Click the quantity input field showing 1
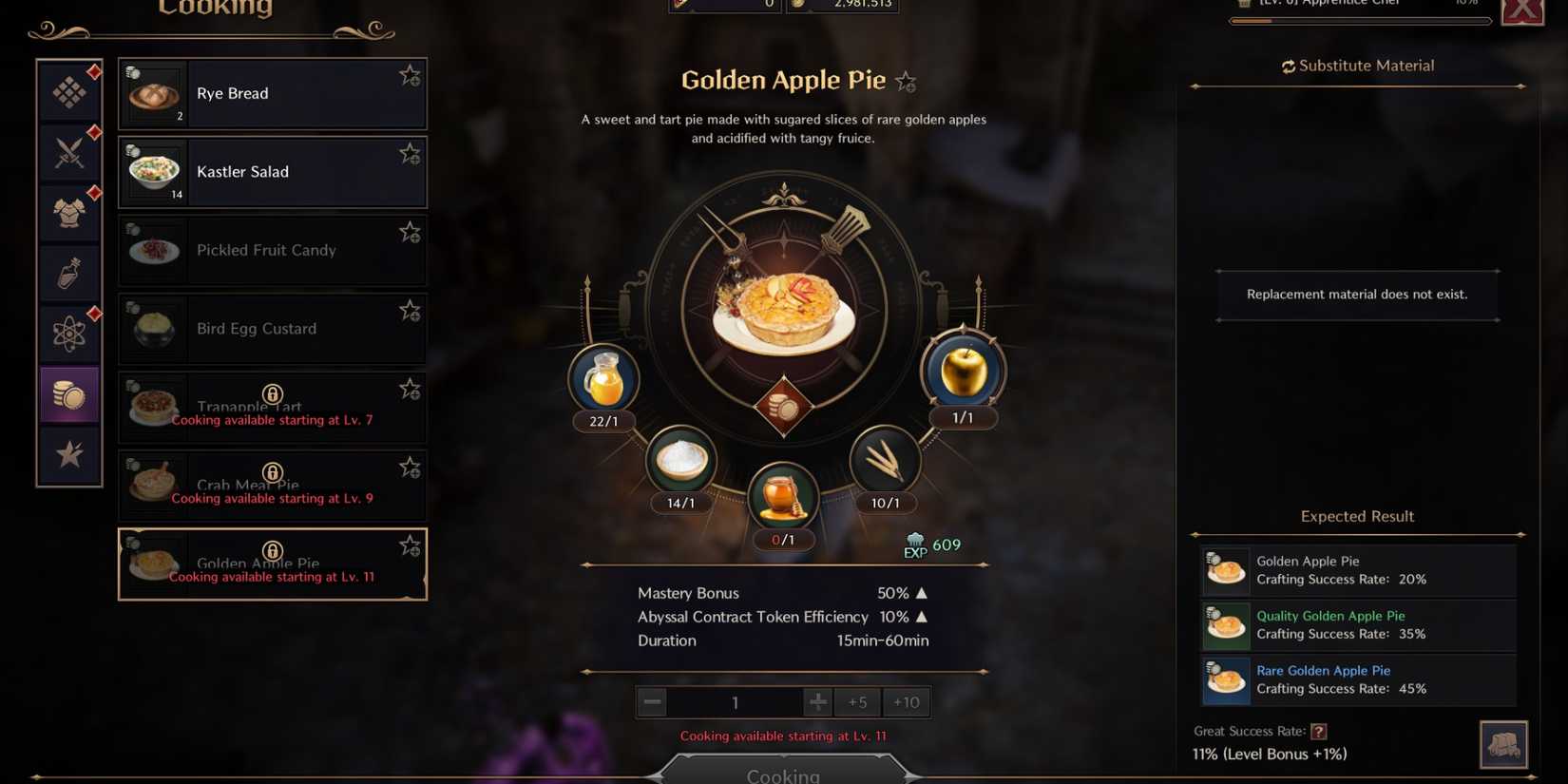 [735, 701]
